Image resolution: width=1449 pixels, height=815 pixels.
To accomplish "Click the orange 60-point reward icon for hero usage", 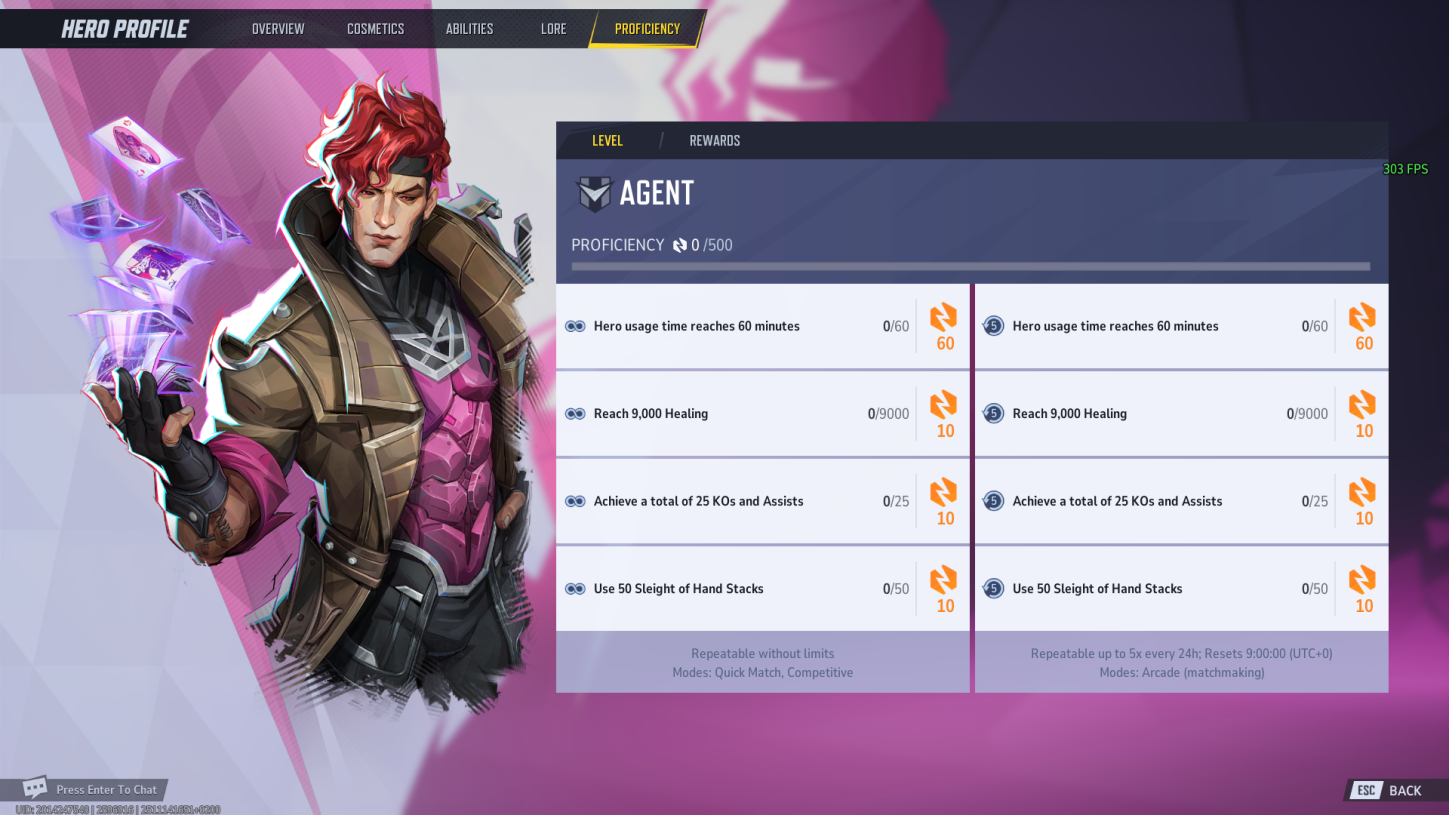I will [943, 318].
